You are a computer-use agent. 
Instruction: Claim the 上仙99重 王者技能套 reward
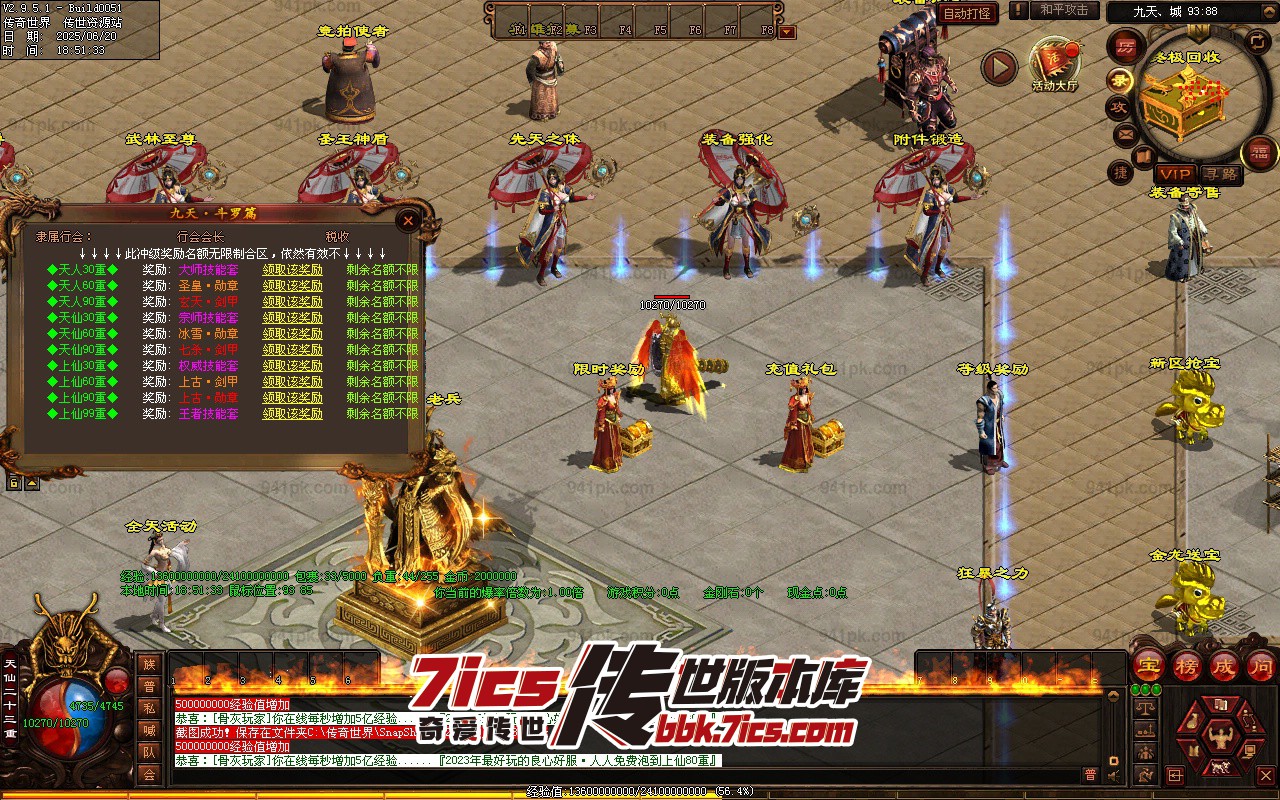point(292,414)
